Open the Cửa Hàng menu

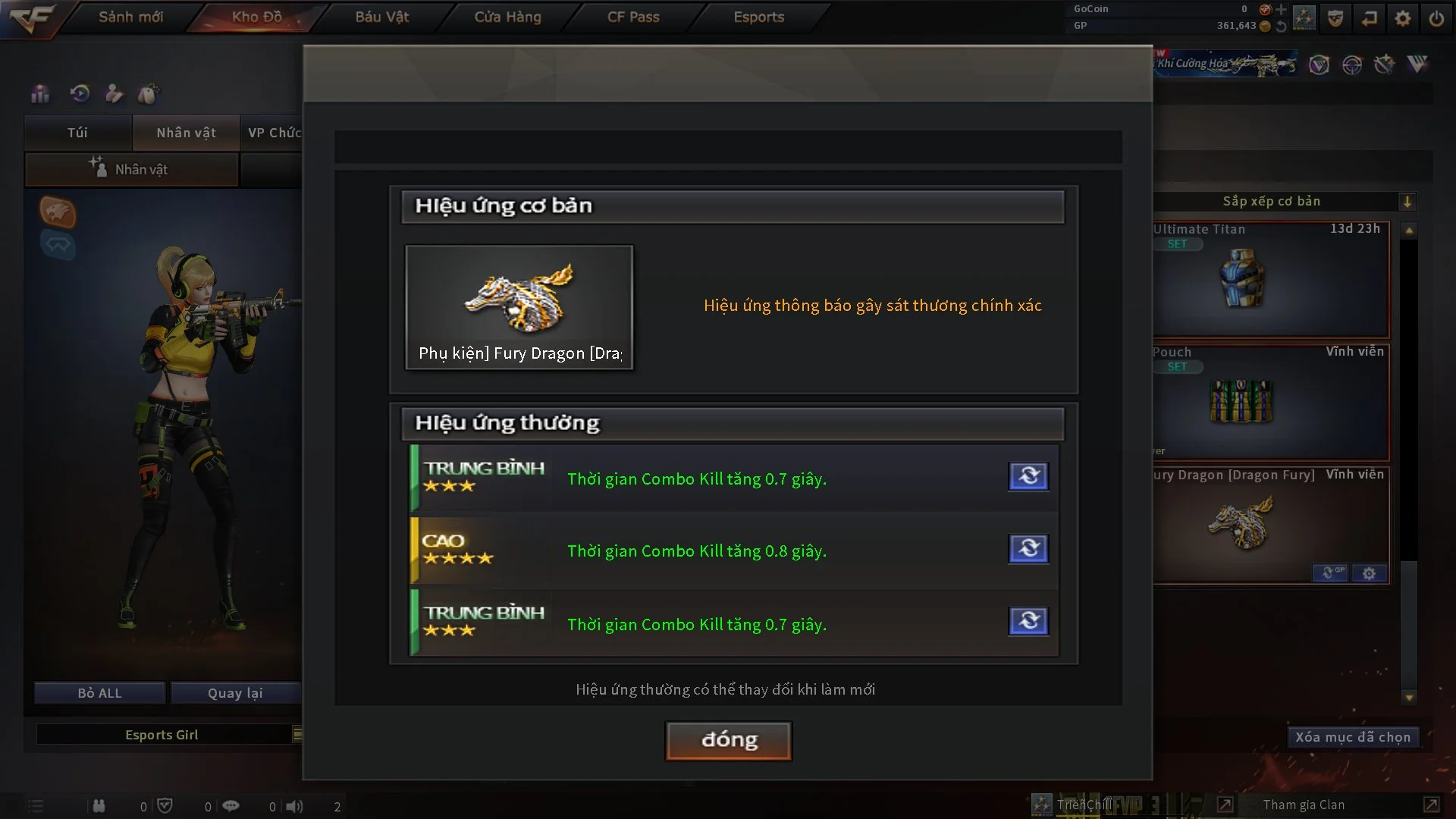tap(507, 16)
